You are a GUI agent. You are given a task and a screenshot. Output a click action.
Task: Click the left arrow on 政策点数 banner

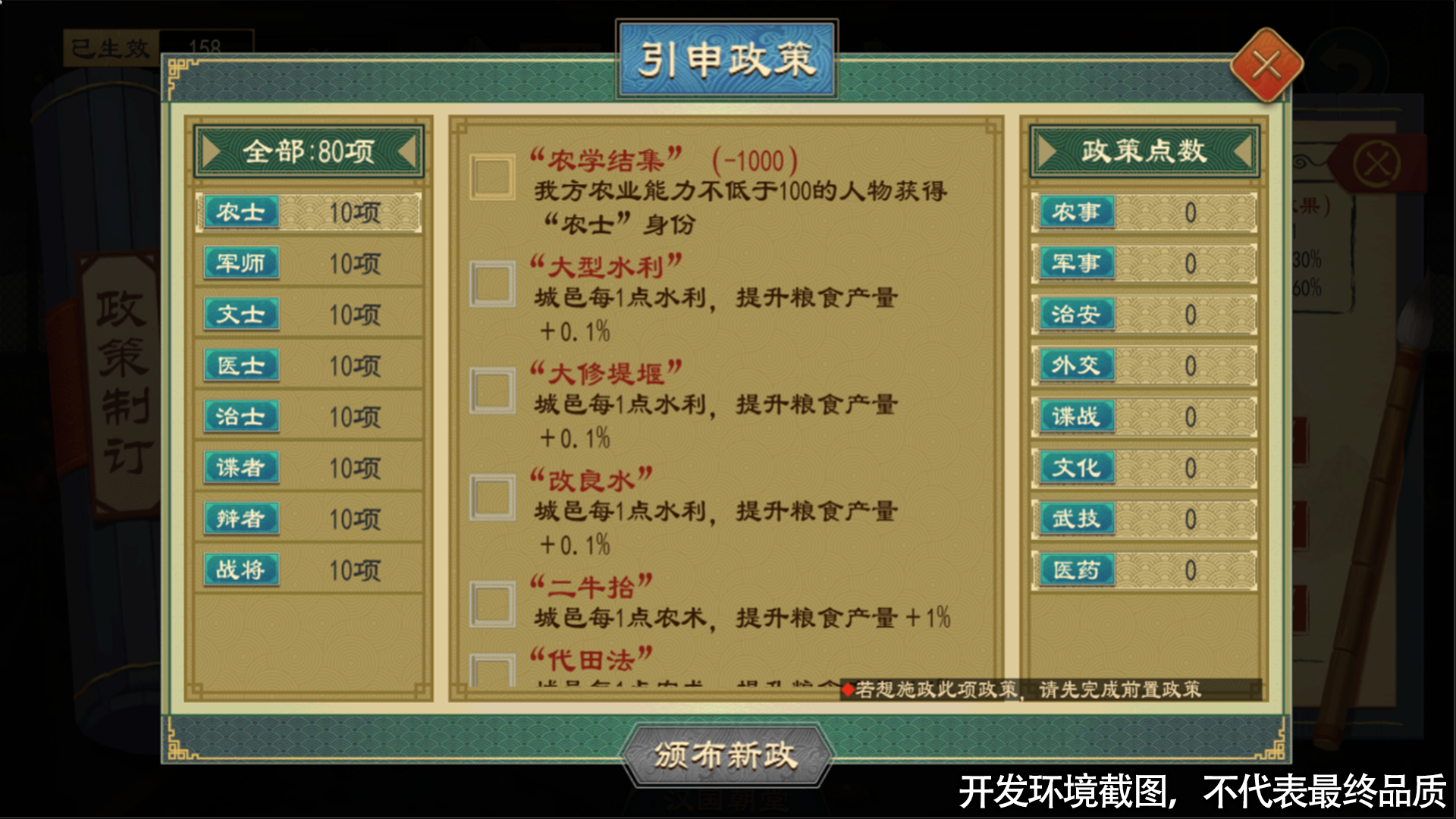point(1047,150)
